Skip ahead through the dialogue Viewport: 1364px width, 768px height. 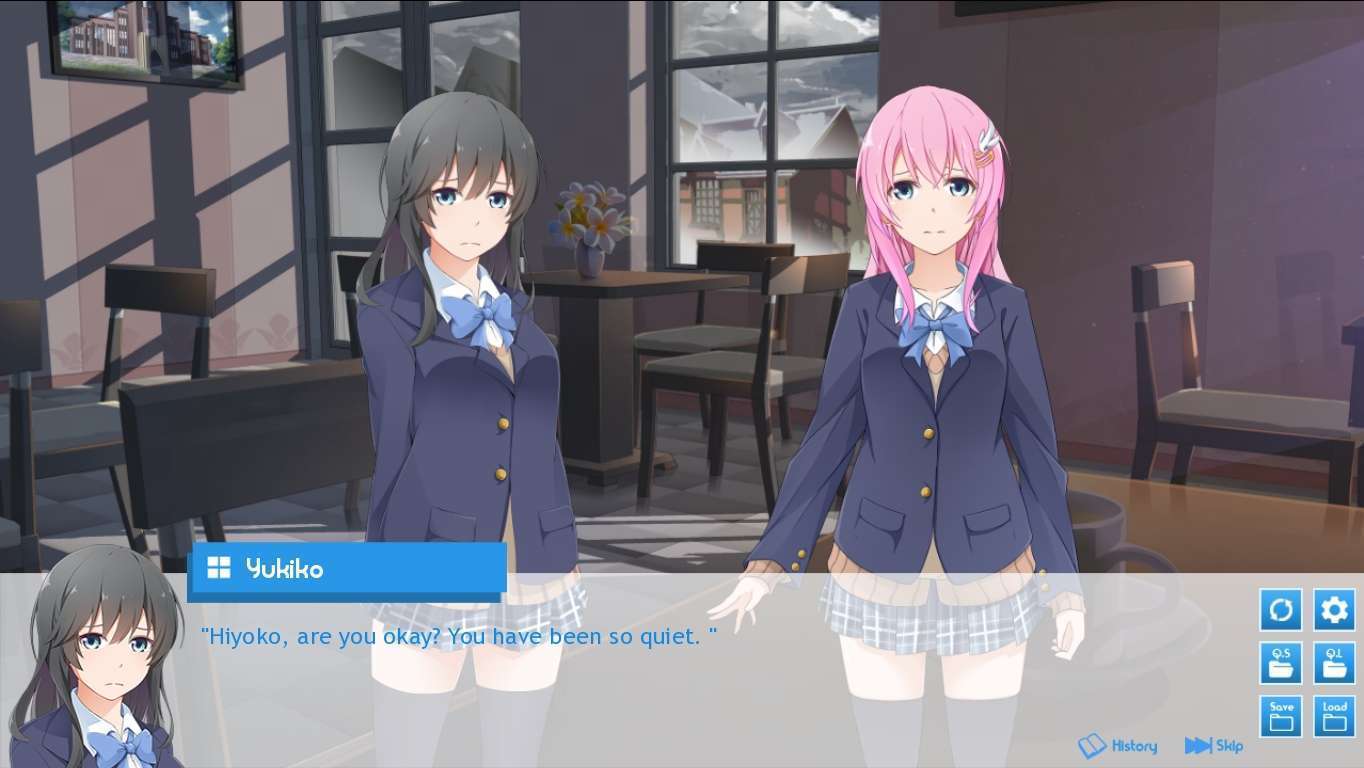tap(1213, 746)
